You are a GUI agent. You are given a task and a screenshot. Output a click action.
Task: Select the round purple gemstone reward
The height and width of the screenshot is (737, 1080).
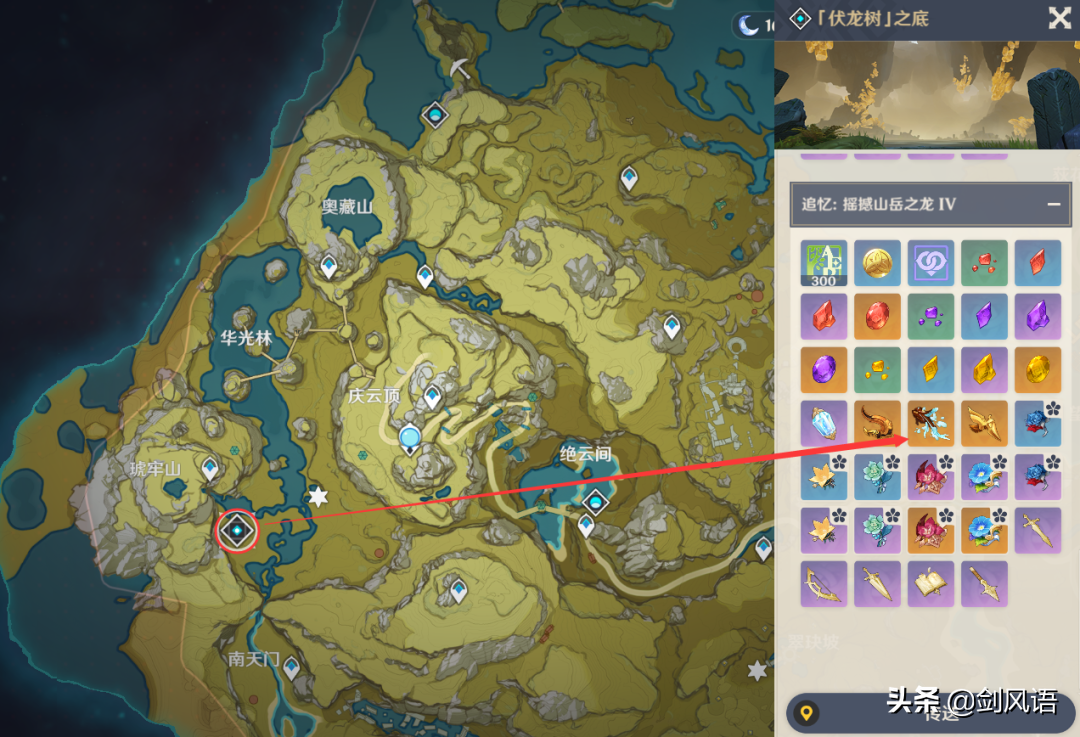tap(824, 370)
